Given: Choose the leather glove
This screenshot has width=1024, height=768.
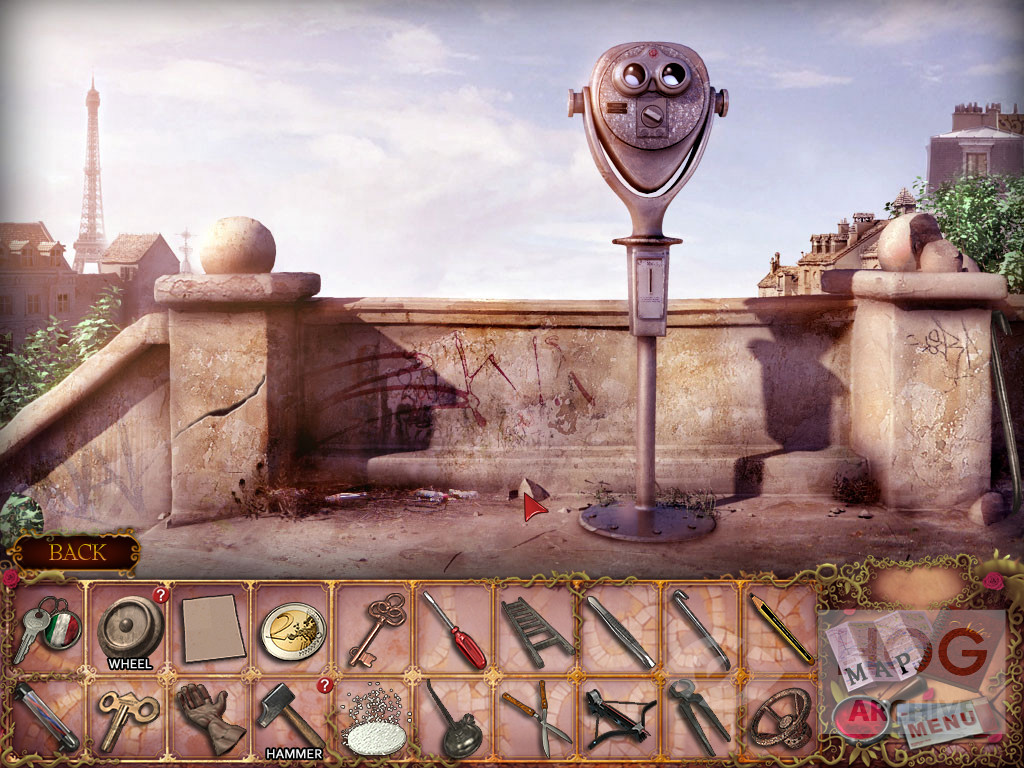Looking at the screenshot, I should click(210, 716).
